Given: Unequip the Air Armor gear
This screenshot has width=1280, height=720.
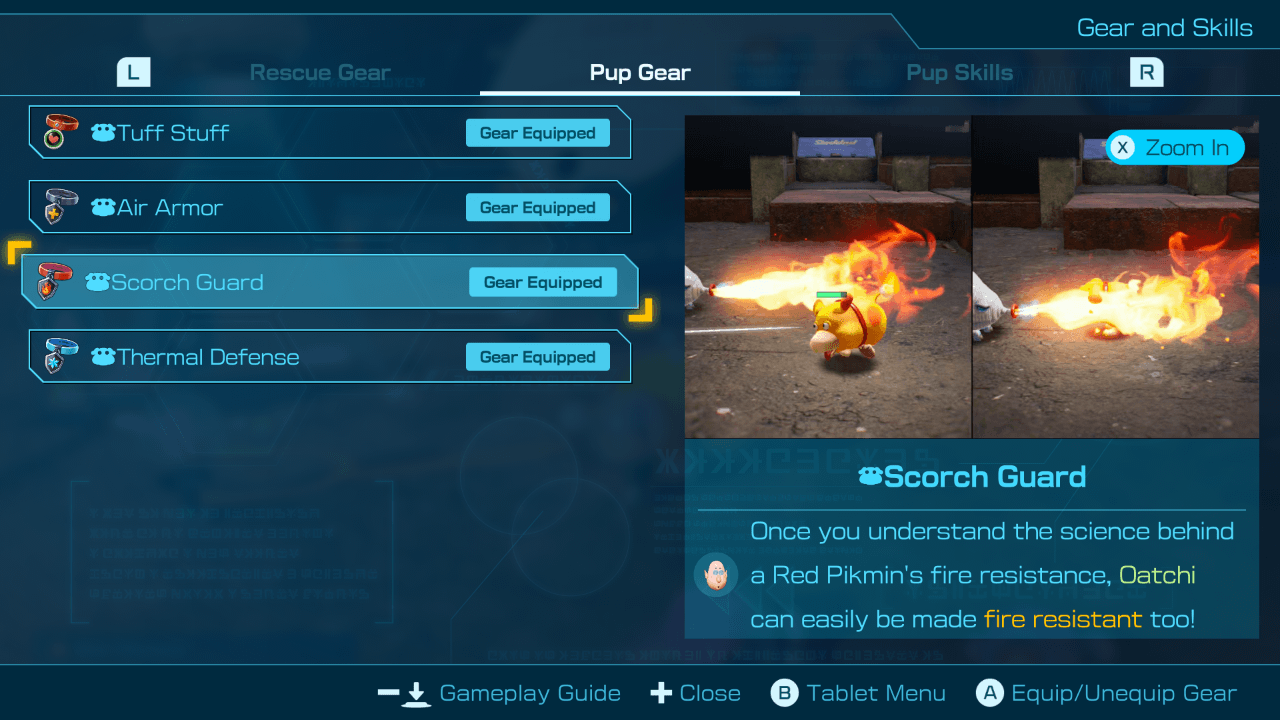Looking at the screenshot, I should pyautogui.click(x=537, y=207).
